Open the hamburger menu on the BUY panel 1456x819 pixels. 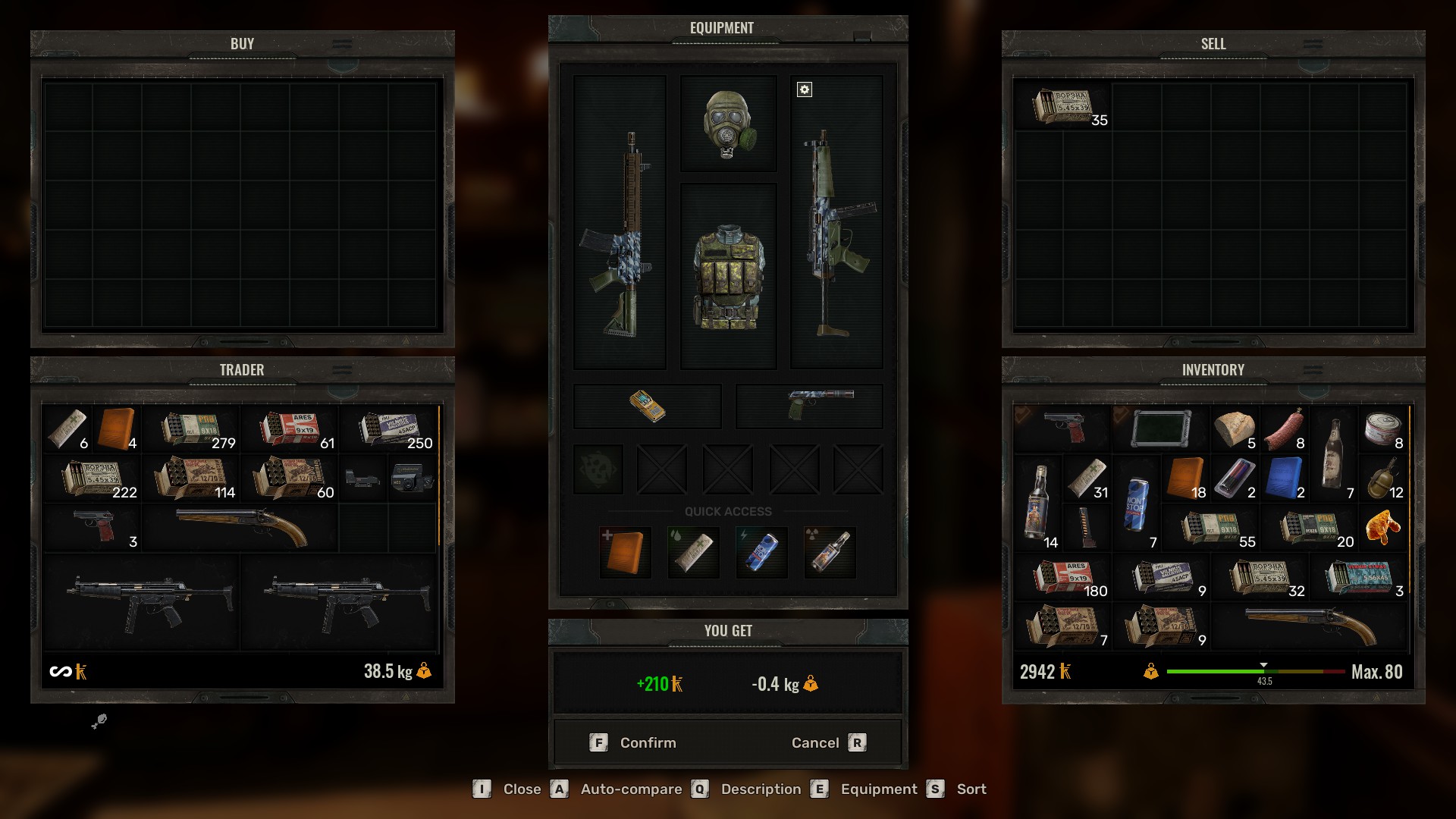[x=343, y=42]
